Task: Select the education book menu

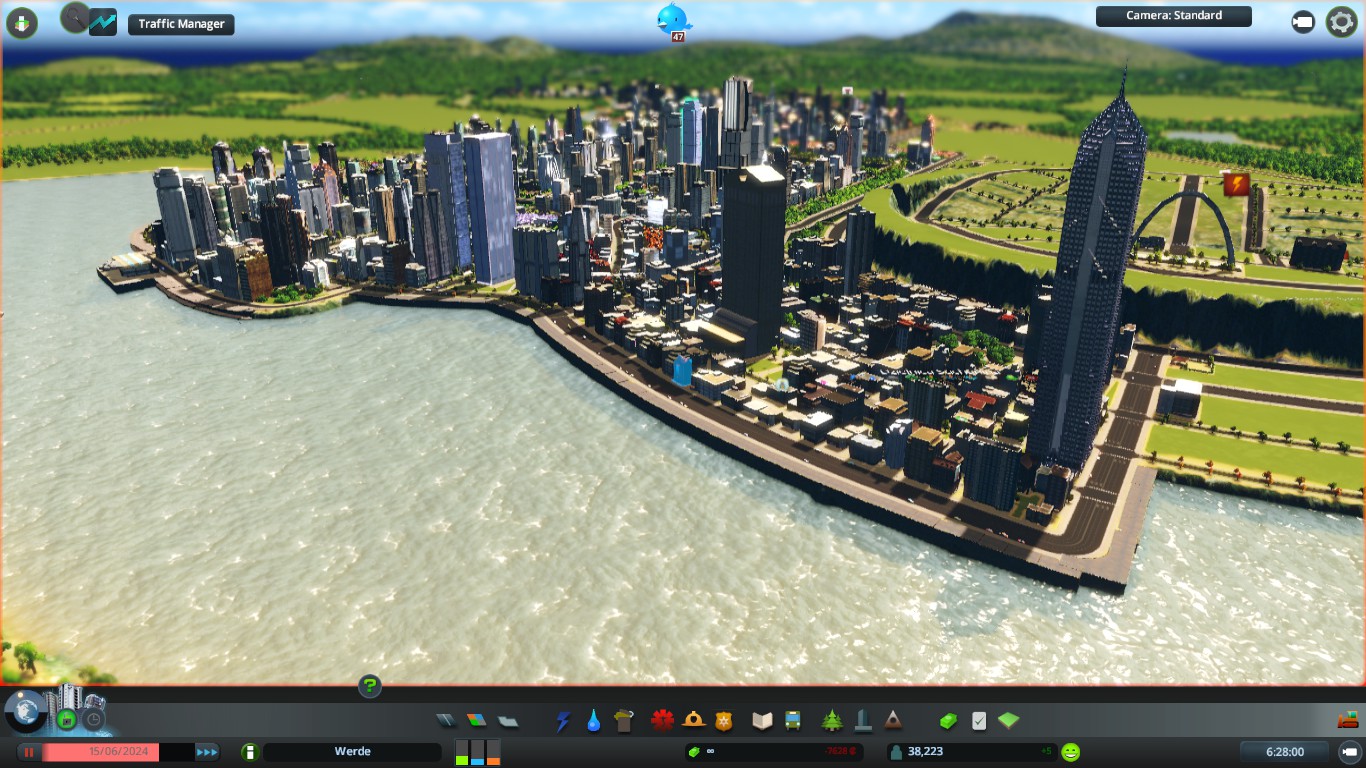Action: pos(762,720)
